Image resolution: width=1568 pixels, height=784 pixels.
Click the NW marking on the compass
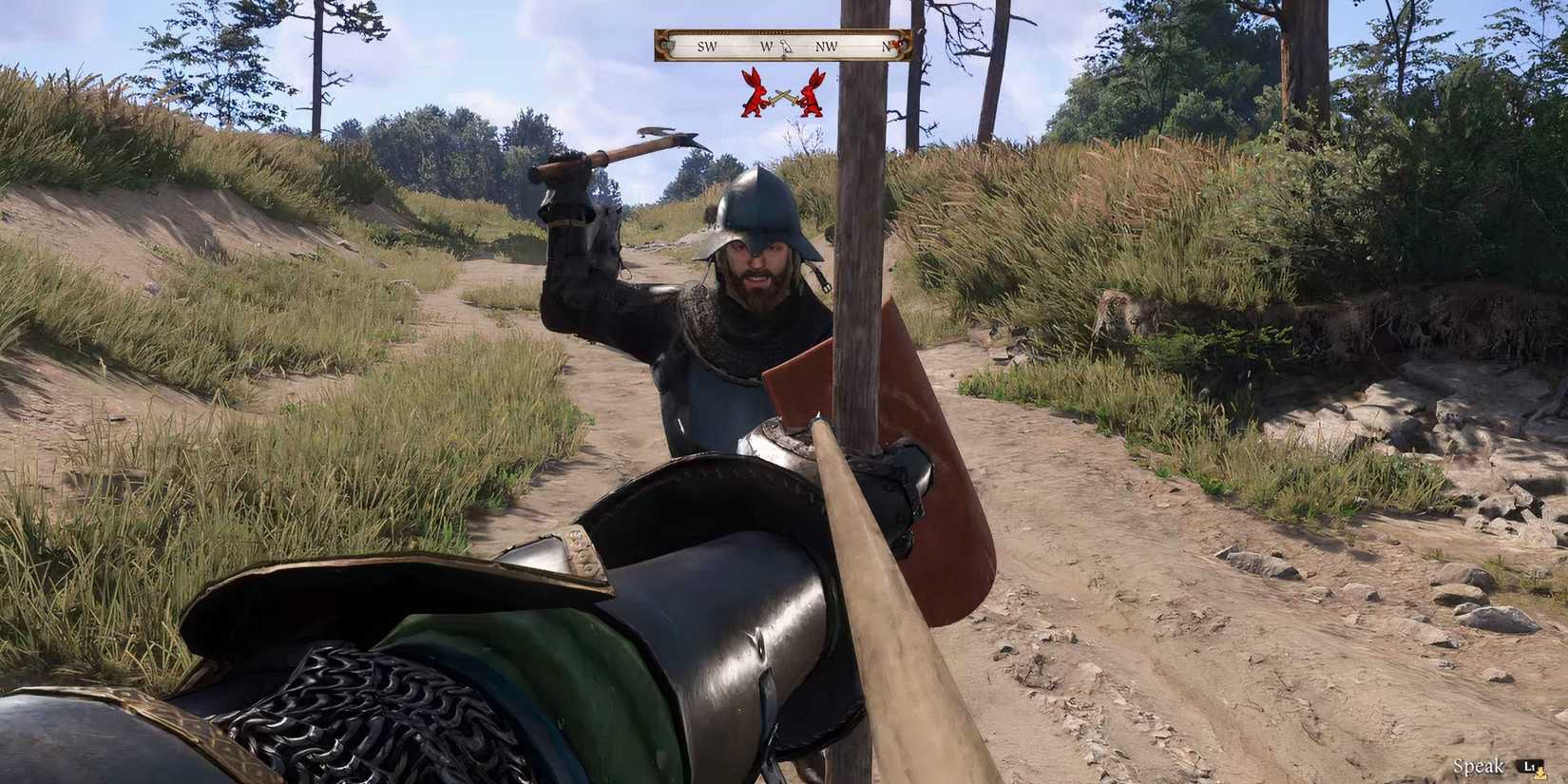825,46
